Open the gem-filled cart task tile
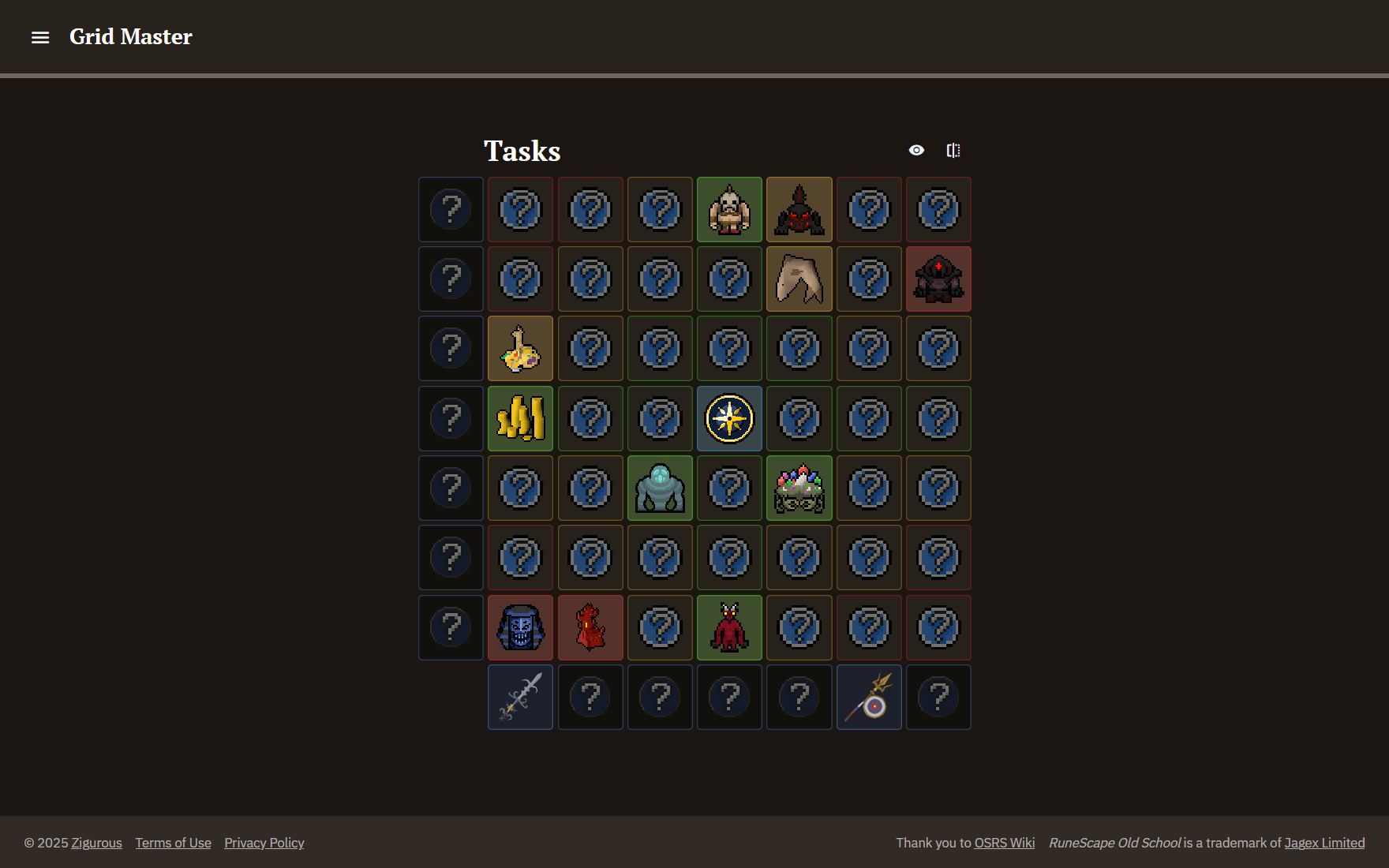Screen dimensions: 1389x868 click(x=799, y=488)
